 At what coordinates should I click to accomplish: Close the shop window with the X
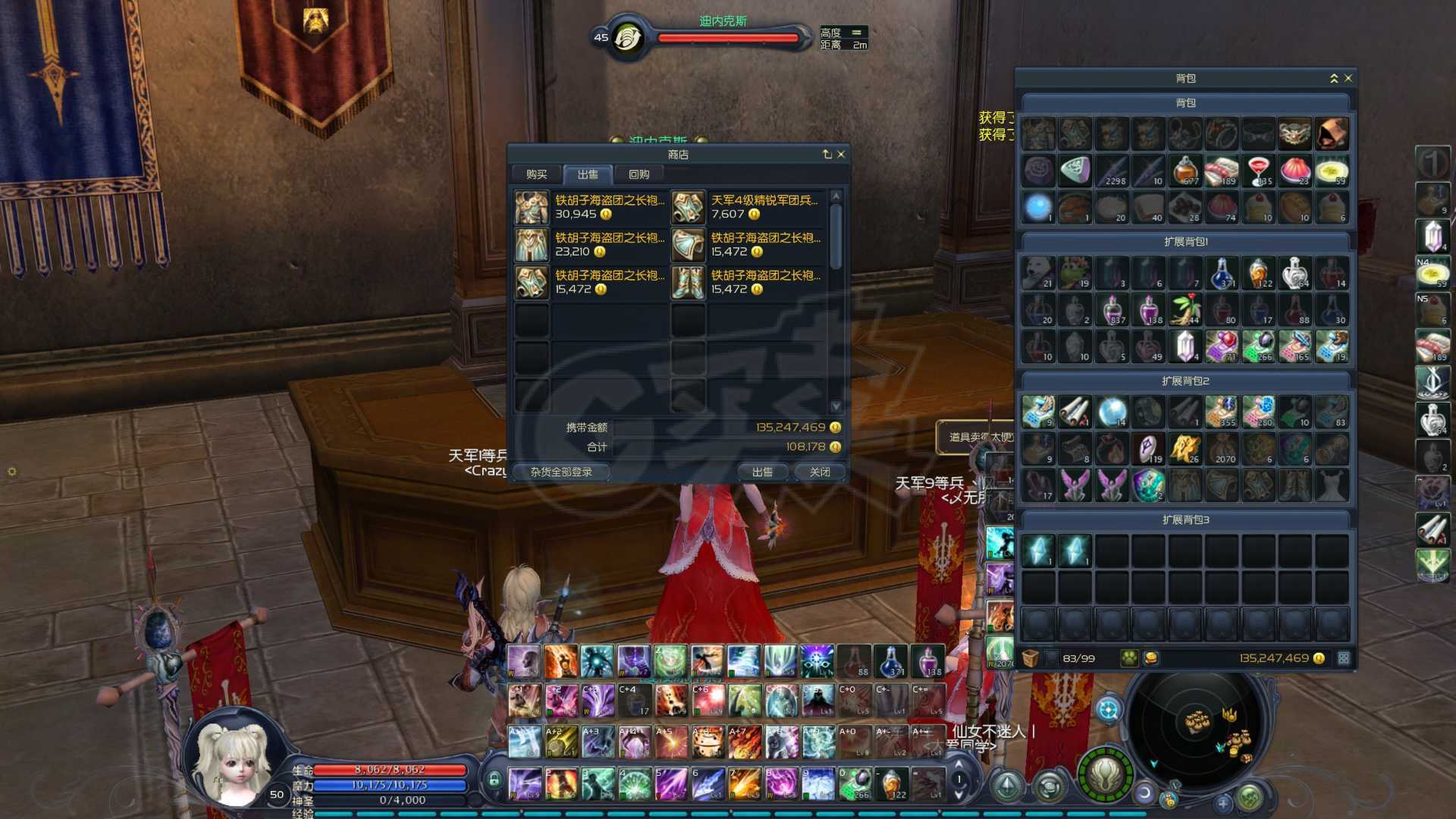841,154
